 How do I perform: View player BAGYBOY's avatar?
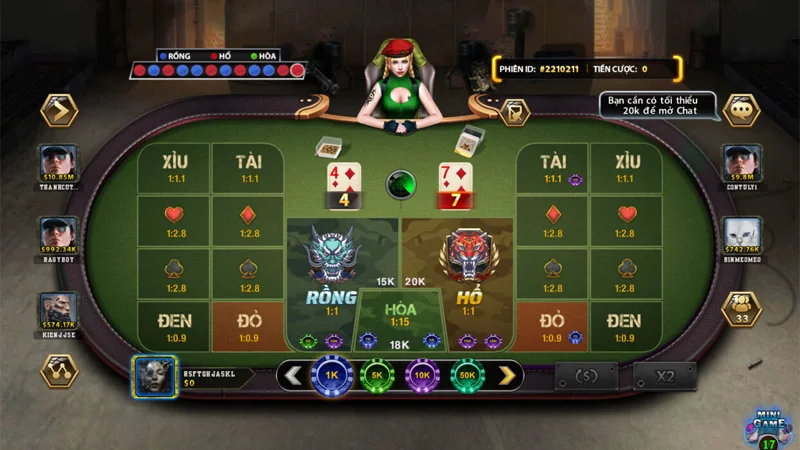tap(59, 234)
